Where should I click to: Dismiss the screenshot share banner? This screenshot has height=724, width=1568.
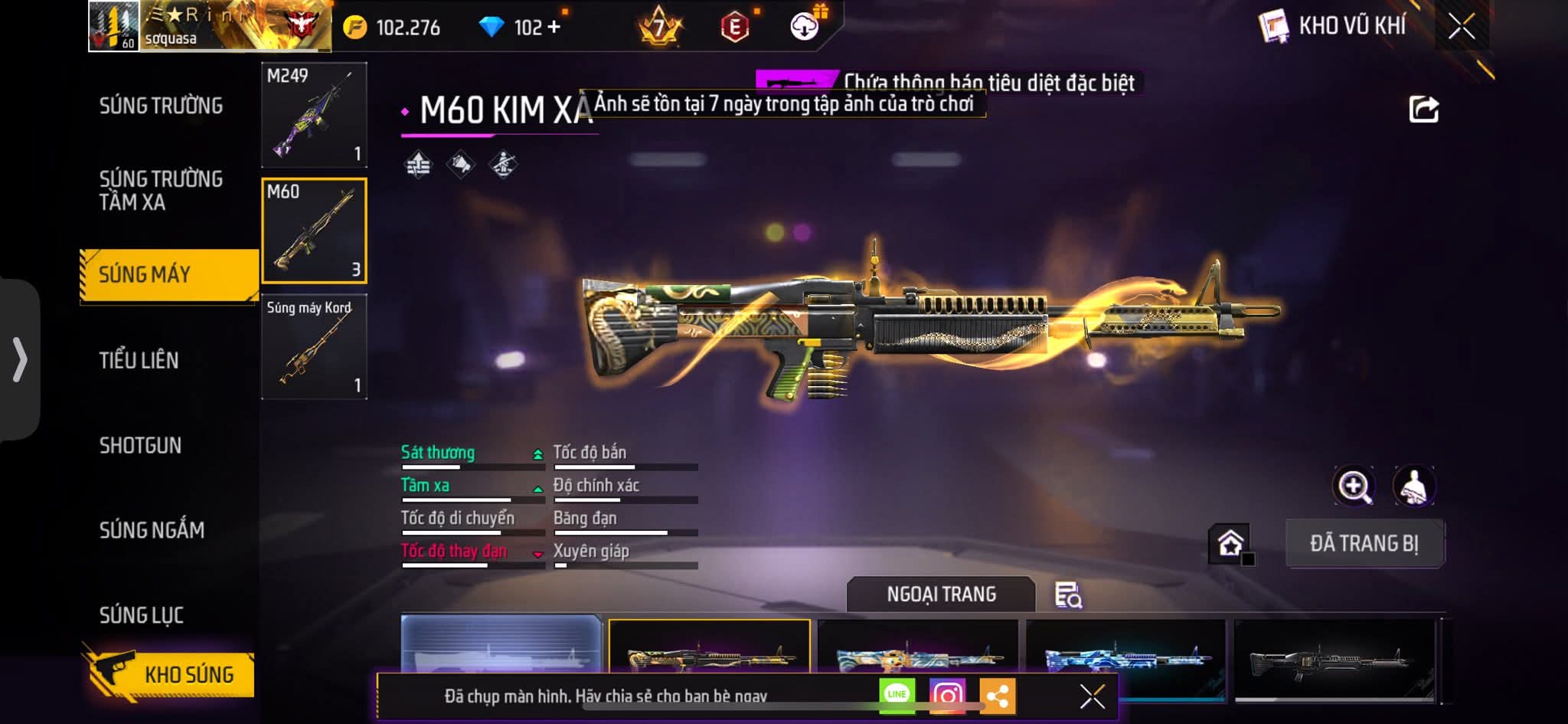tap(1092, 696)
